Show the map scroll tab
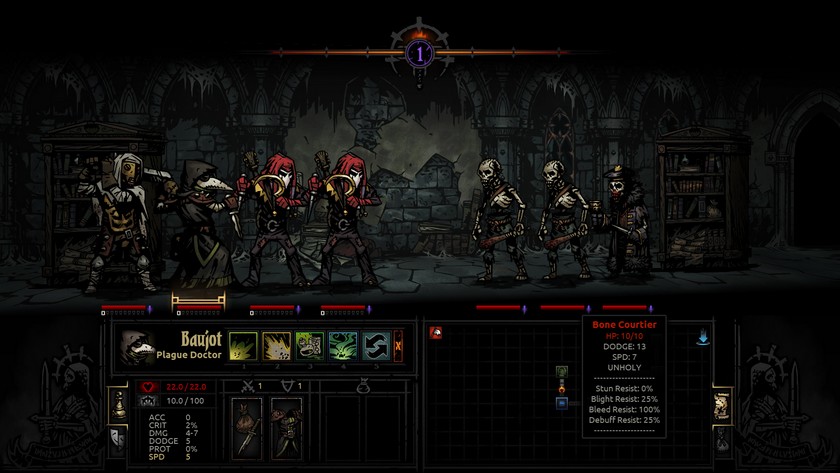The width and height of the screenshot is (840, 473). (x=722, y=404)
